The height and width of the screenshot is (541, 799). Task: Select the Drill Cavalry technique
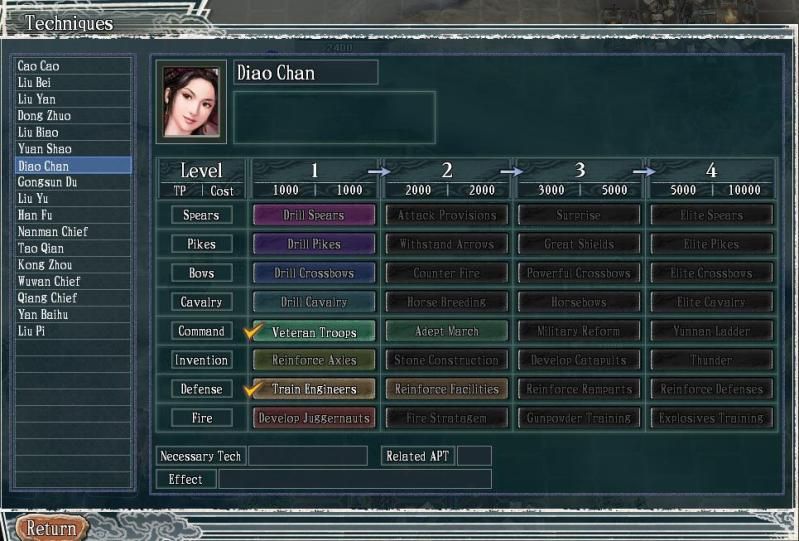314,302
